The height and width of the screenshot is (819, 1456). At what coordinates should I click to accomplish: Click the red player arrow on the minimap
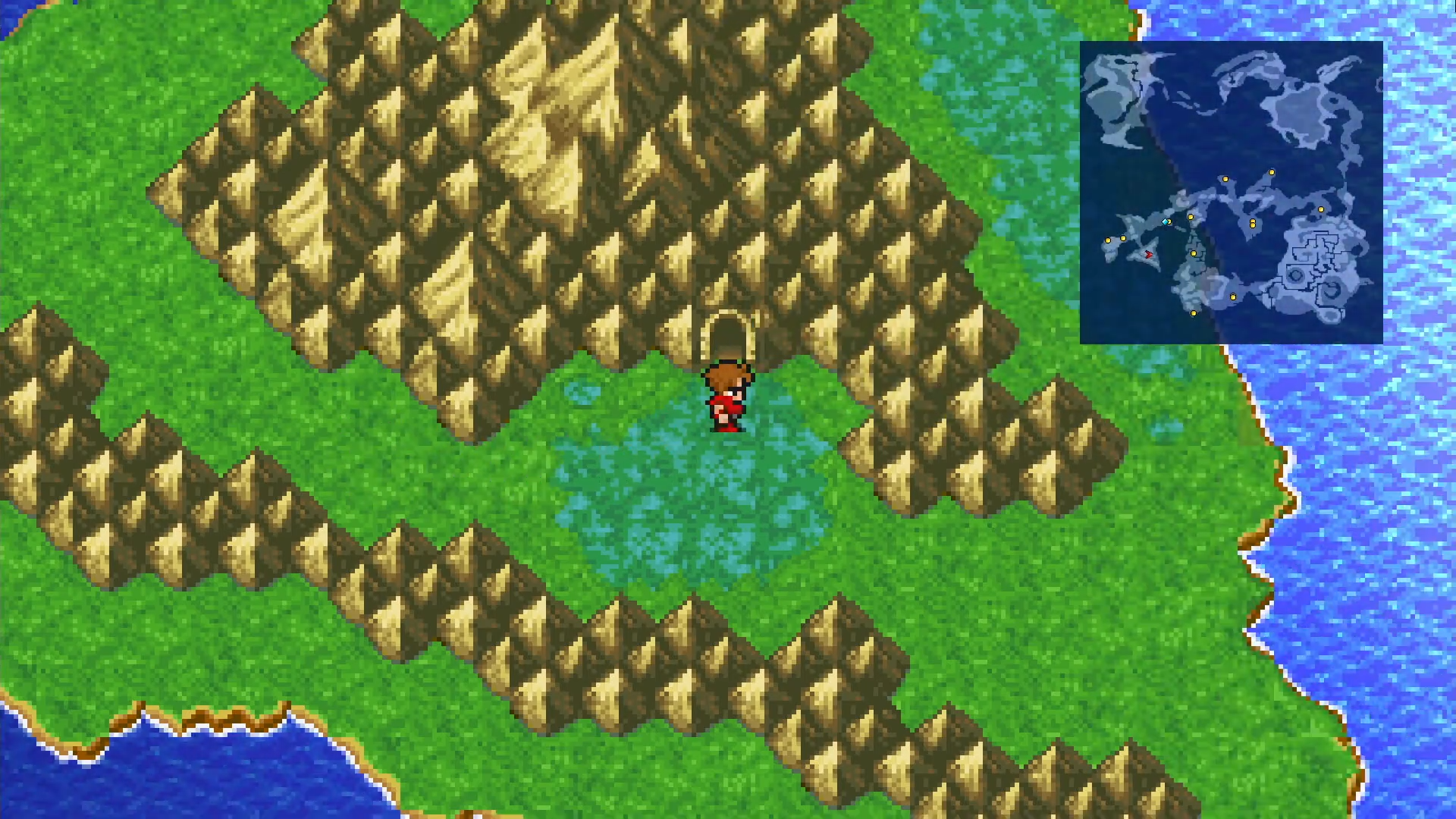1150,255
